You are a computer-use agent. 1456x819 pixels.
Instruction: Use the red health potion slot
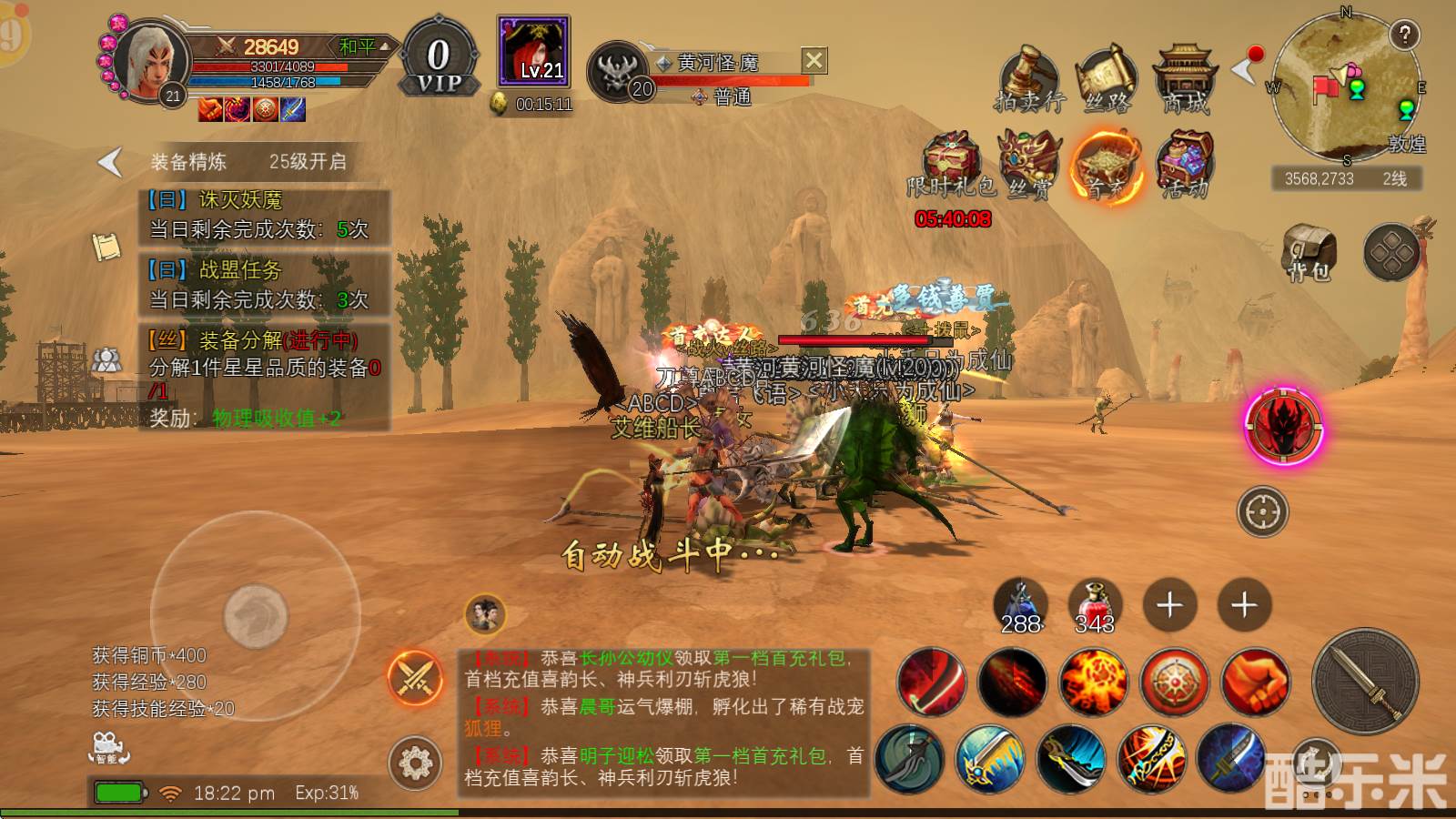click(x=1095, y=605)
